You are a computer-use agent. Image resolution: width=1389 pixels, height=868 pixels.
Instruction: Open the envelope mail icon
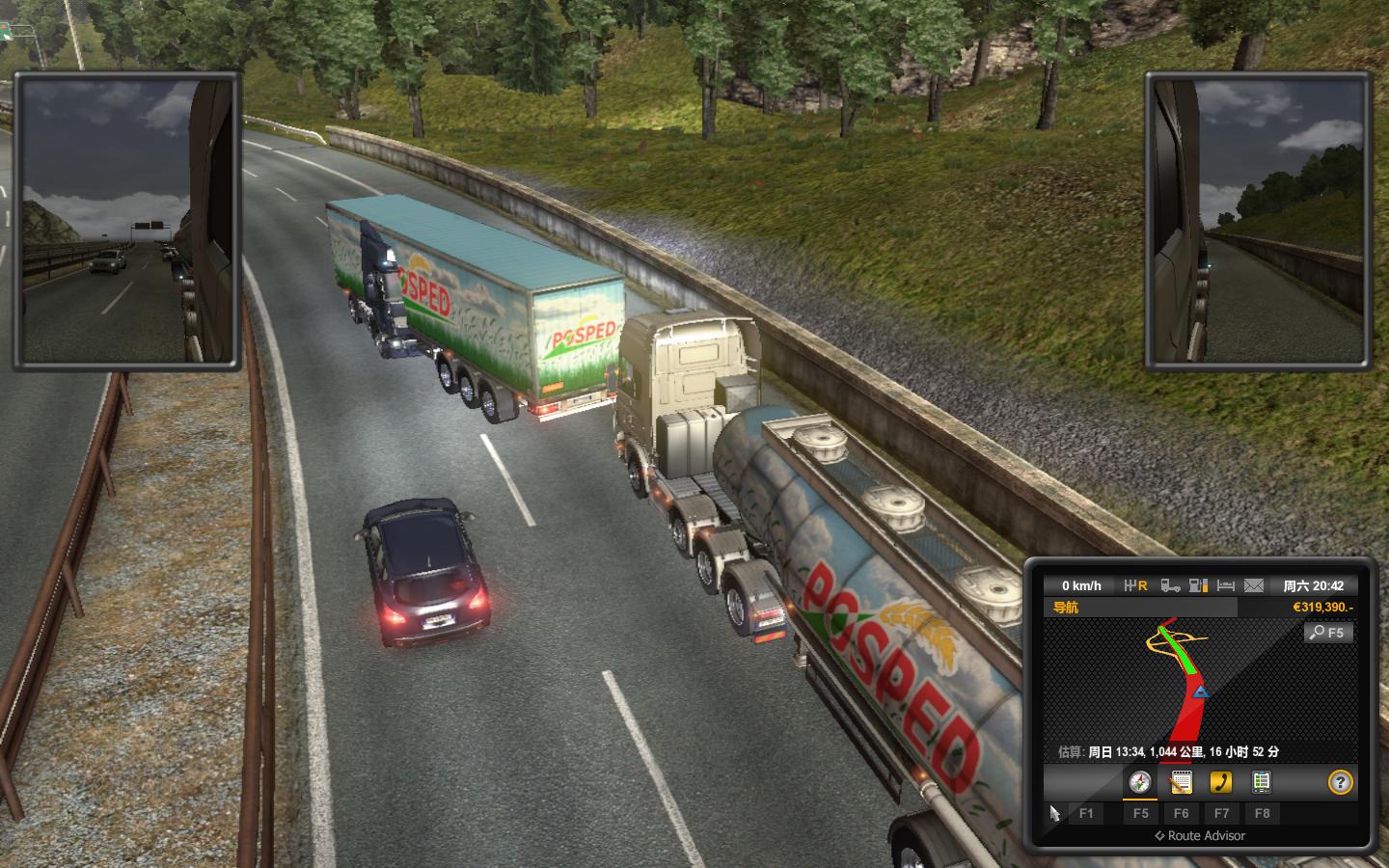tap(1253, 585)
